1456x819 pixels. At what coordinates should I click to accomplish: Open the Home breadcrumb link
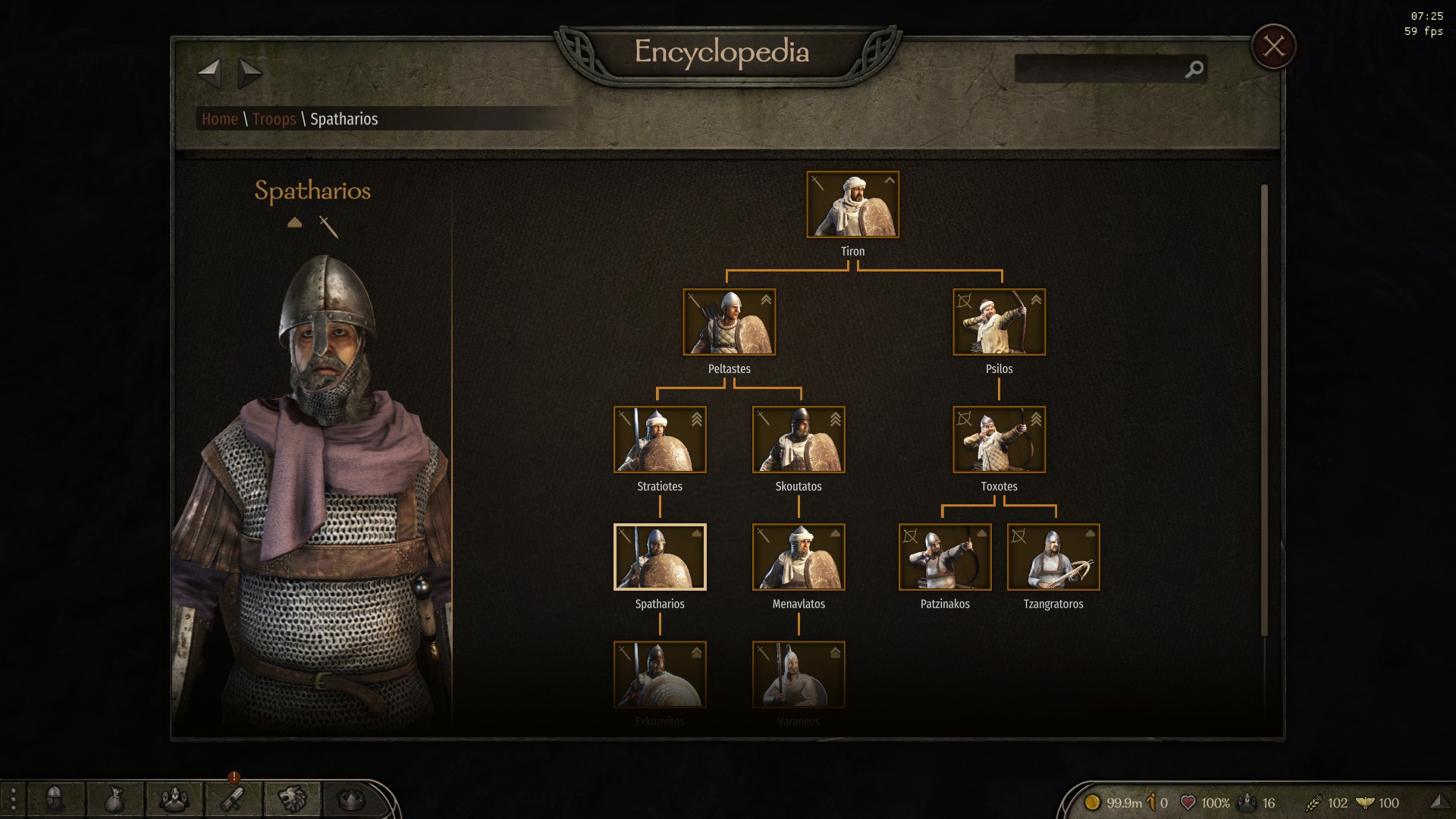(x=220, y=119)
